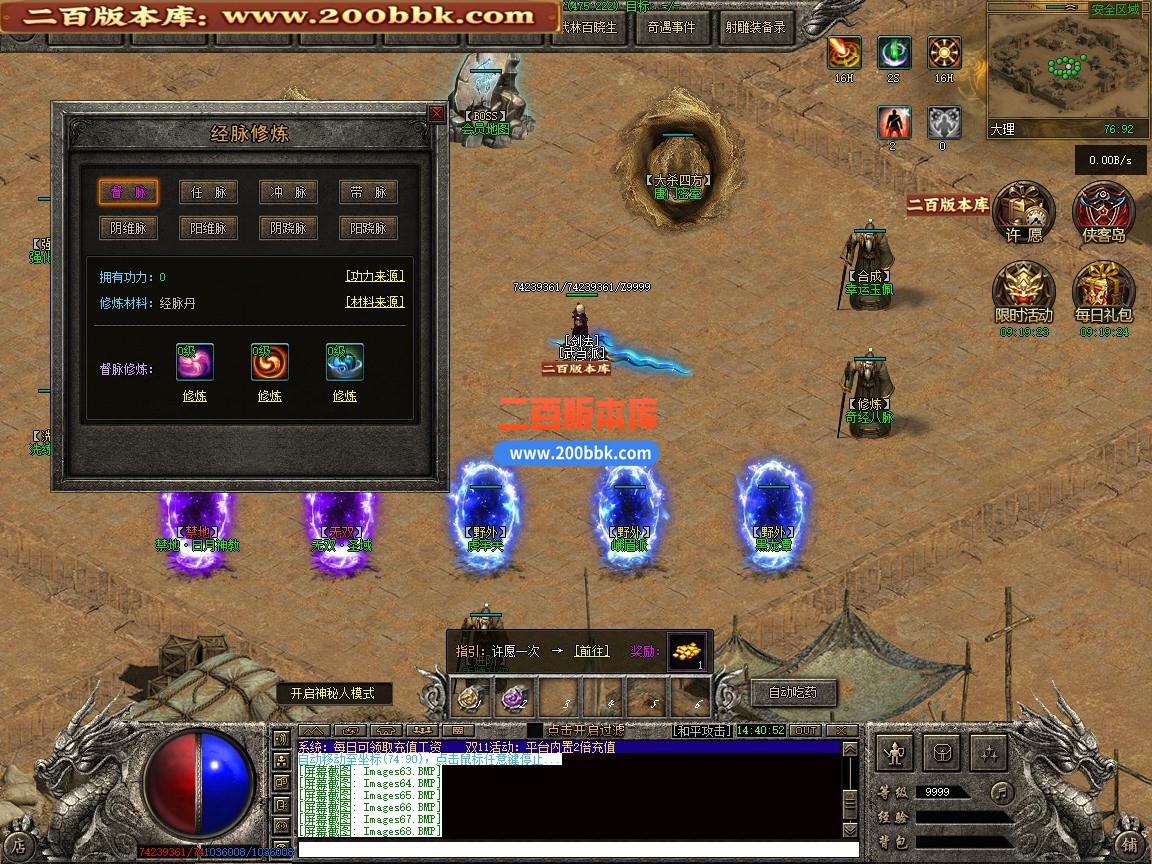Image resolution: width=1152 pixels, height=864 pixels.
Task: Select the 阳跷脉 tab
Action: tap(368, 228)
